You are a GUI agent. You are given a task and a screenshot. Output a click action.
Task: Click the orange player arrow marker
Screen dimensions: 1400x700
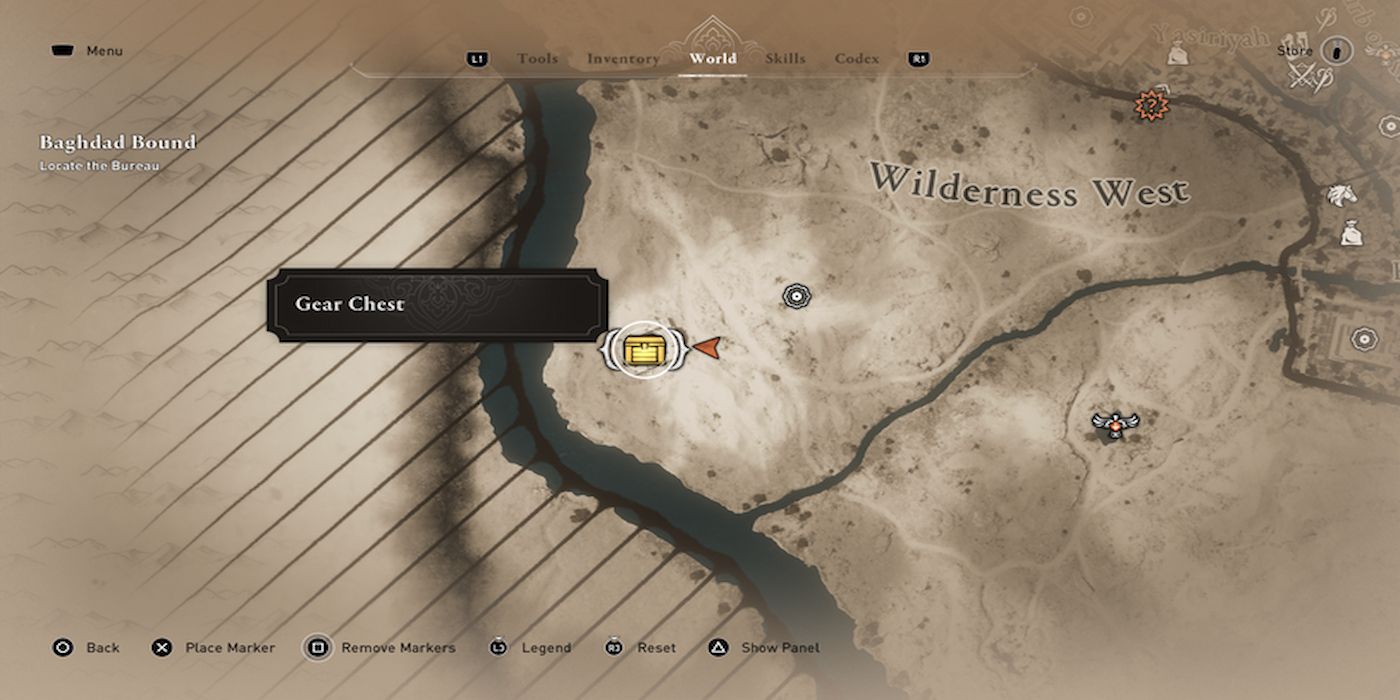coord(706,347)
